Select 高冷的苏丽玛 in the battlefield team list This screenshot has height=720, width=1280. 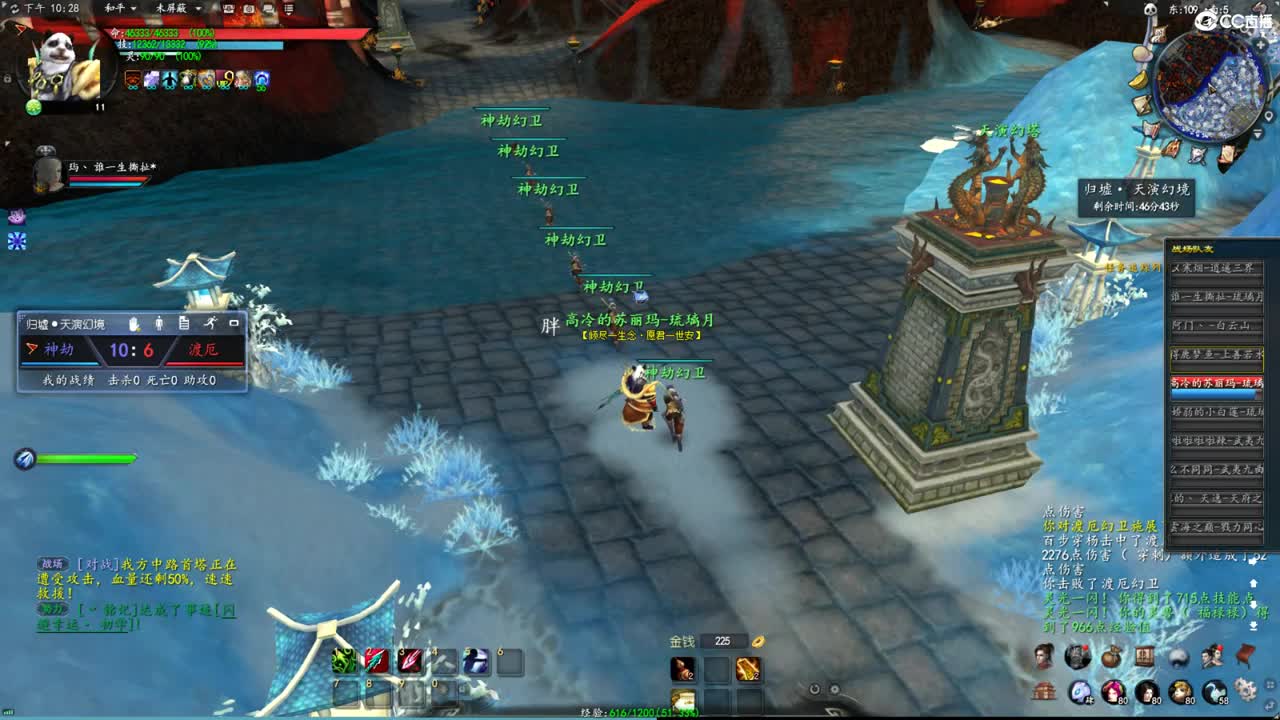1217,383
